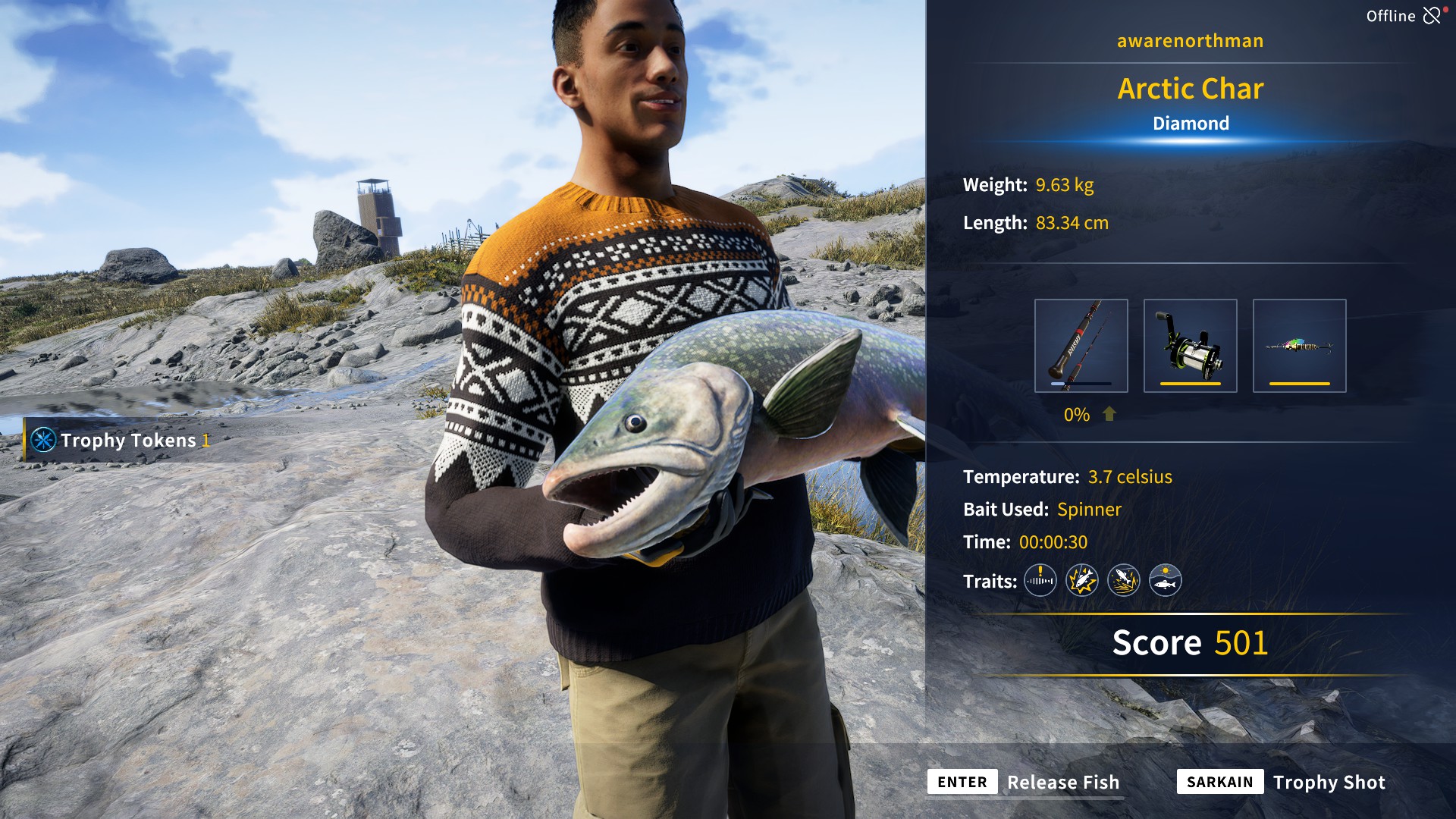This screenshot has width=1456, height=819.
Task: Click the Trophy Tokens snowflake icon
Action: (x=43, y=440)
